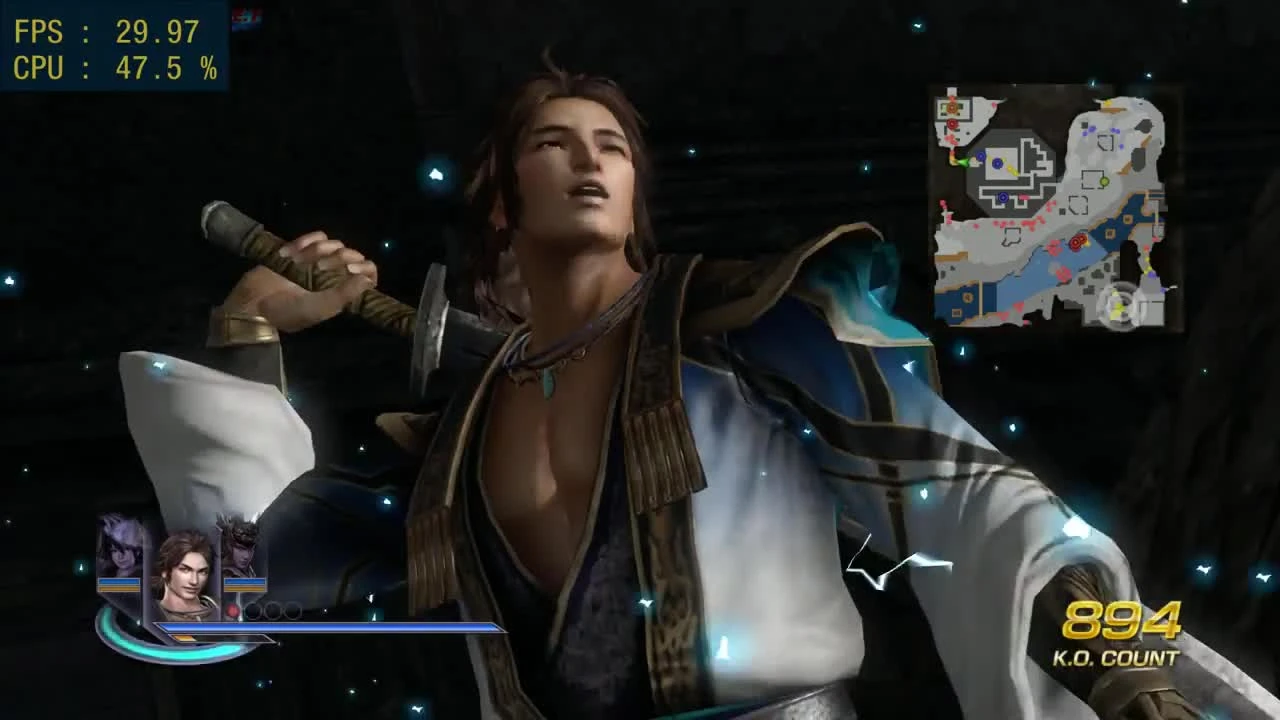
Task: Click the yellow marker at minimap bottom right
Action: 1146,267
